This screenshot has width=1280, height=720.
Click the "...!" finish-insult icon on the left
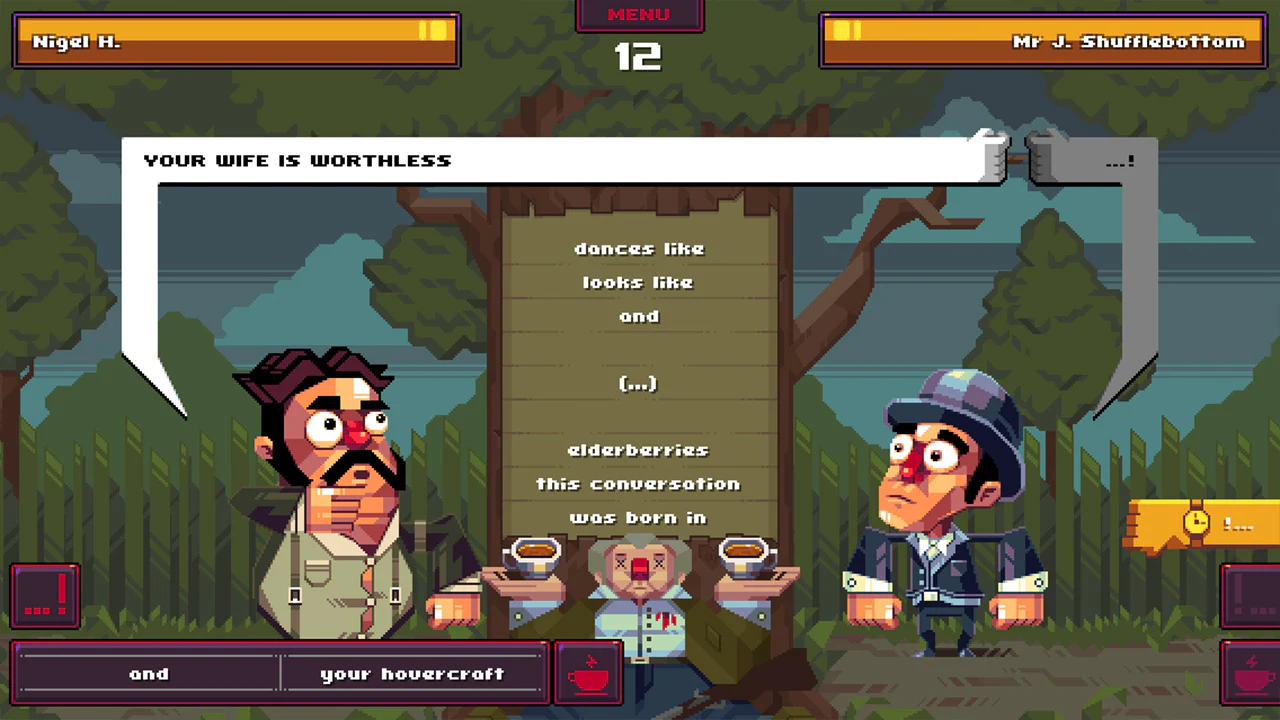pos(44,595)
